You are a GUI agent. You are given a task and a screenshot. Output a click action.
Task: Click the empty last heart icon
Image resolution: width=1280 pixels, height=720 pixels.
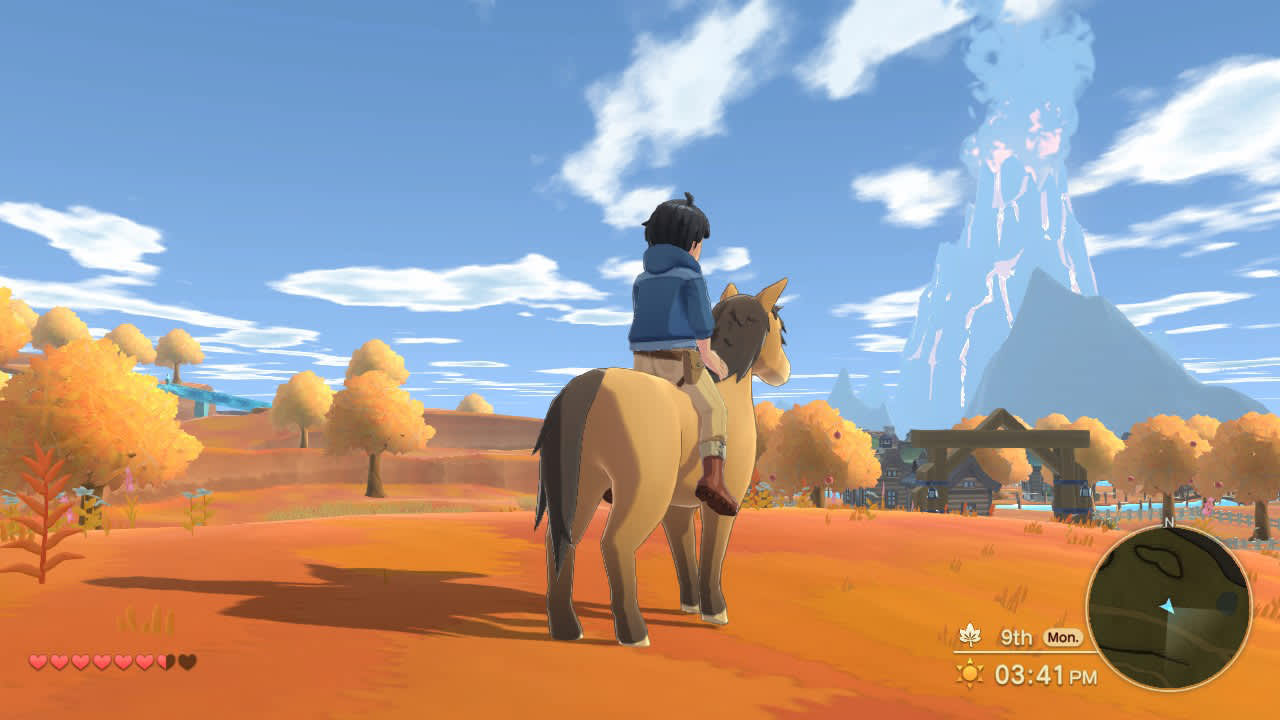186,661
